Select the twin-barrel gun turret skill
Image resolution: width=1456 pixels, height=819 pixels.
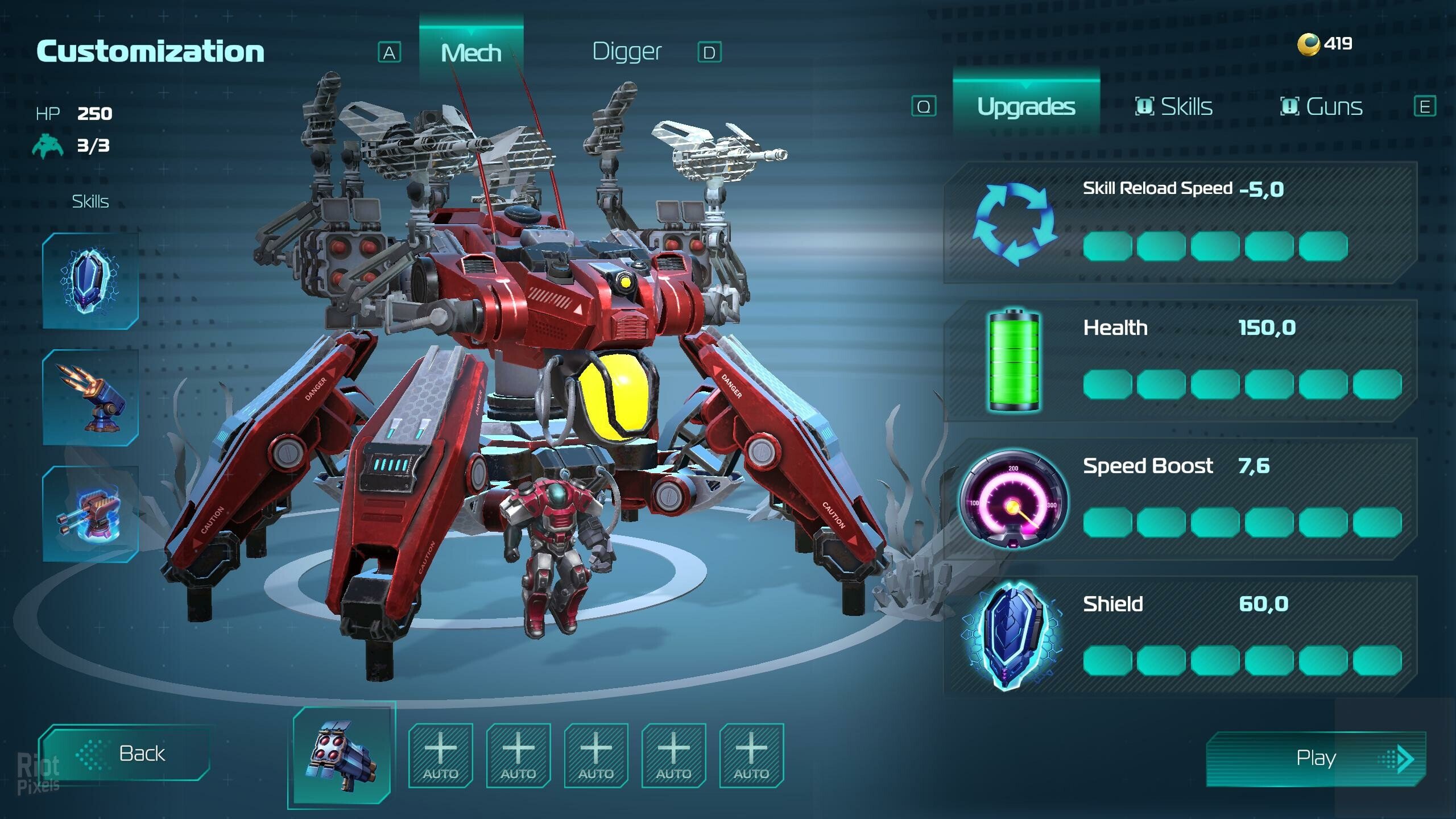point(90,514)
